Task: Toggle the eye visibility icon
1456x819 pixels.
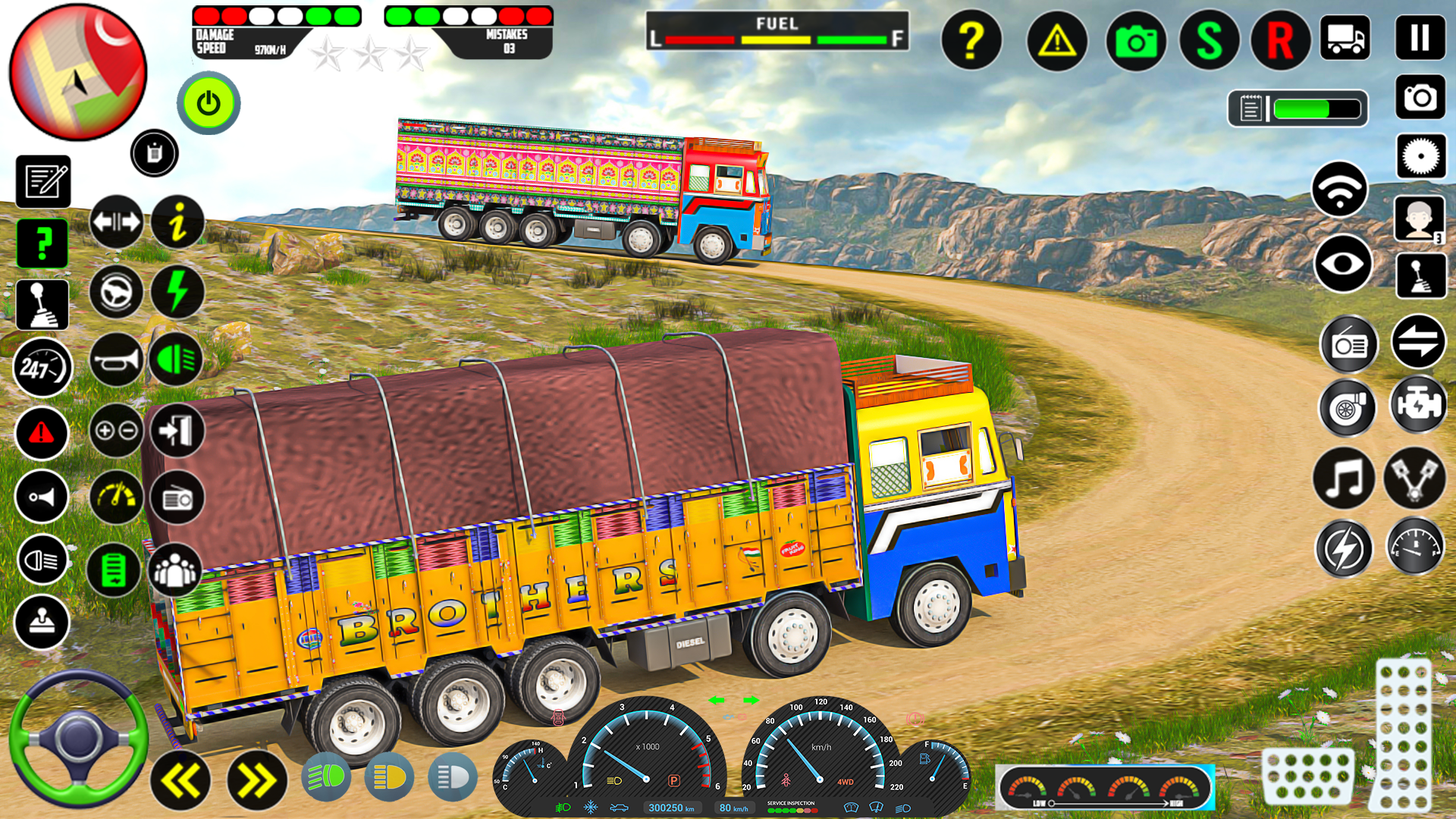Action: (1341, 262)
